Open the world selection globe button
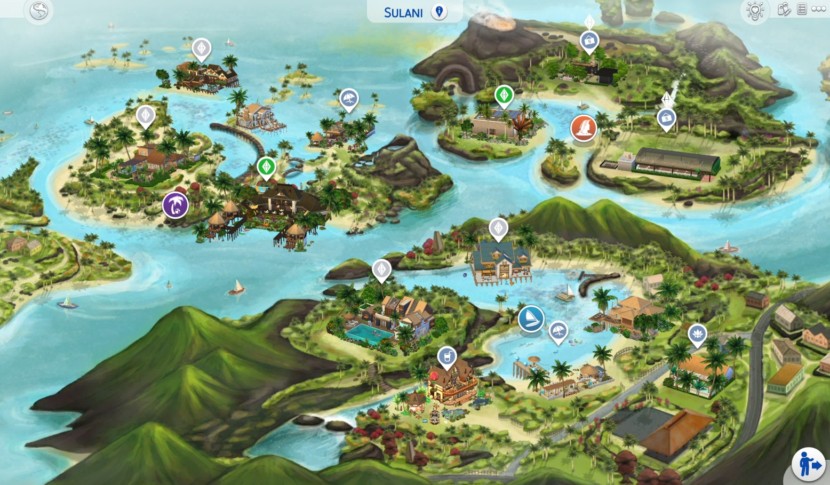Viewport: 830px width, 485px height. pyautogui.click(x=39, y=12)
